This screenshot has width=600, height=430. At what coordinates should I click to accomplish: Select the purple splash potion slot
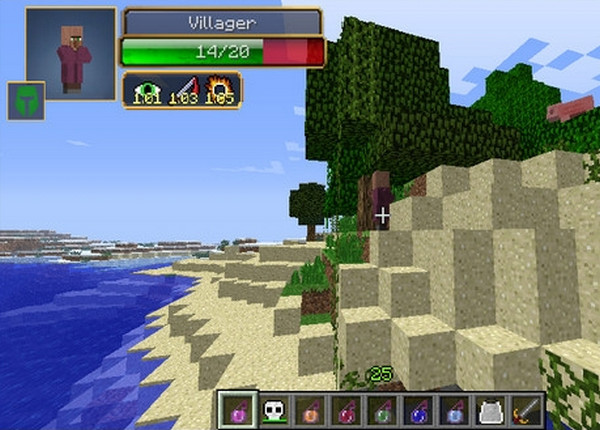click(x=238, y=409)
